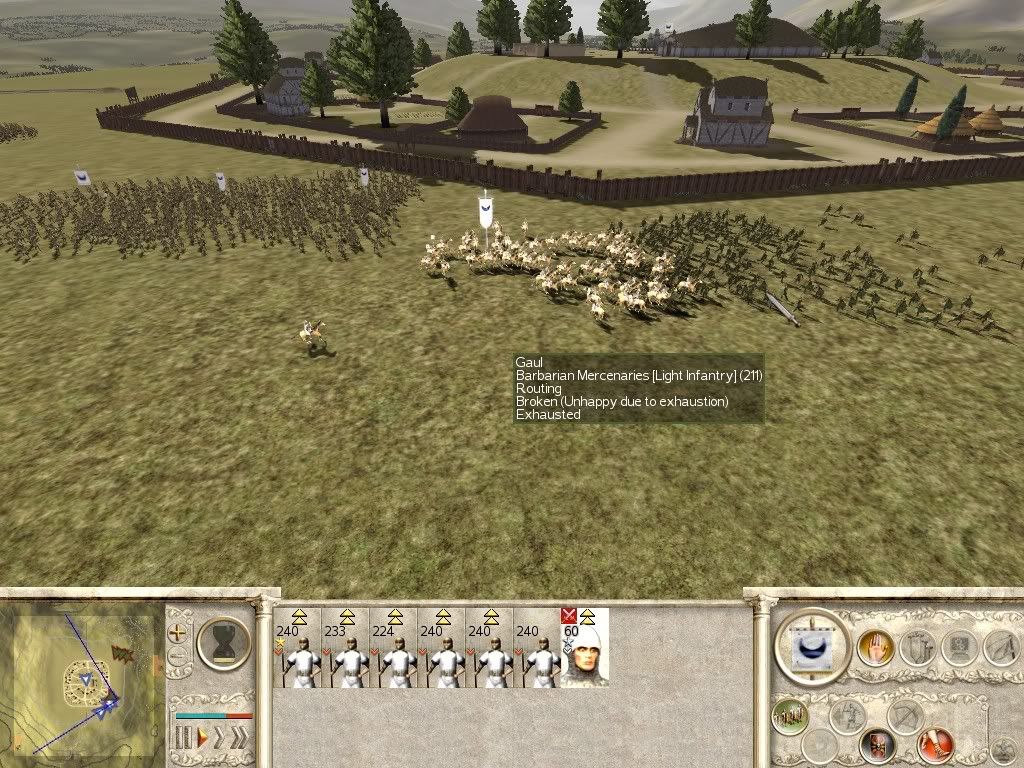Click the greyed-out bow fire-at-will icon
Image resolution: width=1024 pixels, height=768 pixels.
(905, 716)
